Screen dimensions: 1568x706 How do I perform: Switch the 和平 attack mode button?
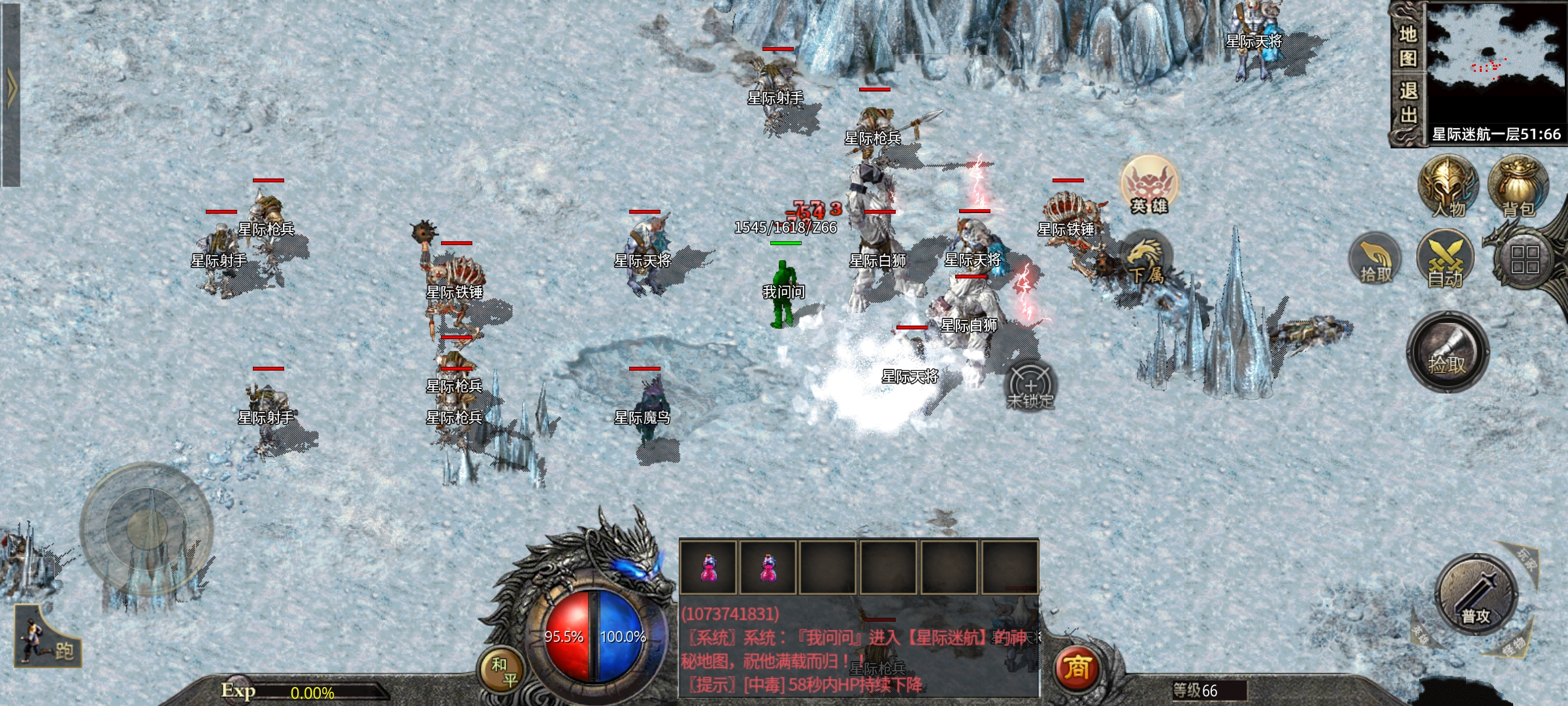pos(502,671)
